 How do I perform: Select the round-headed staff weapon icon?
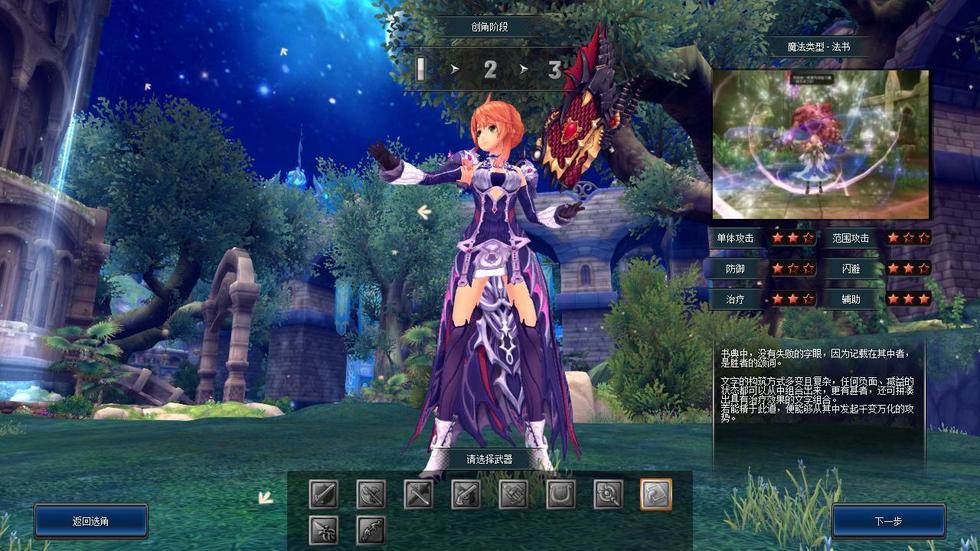tap(608, 494)
